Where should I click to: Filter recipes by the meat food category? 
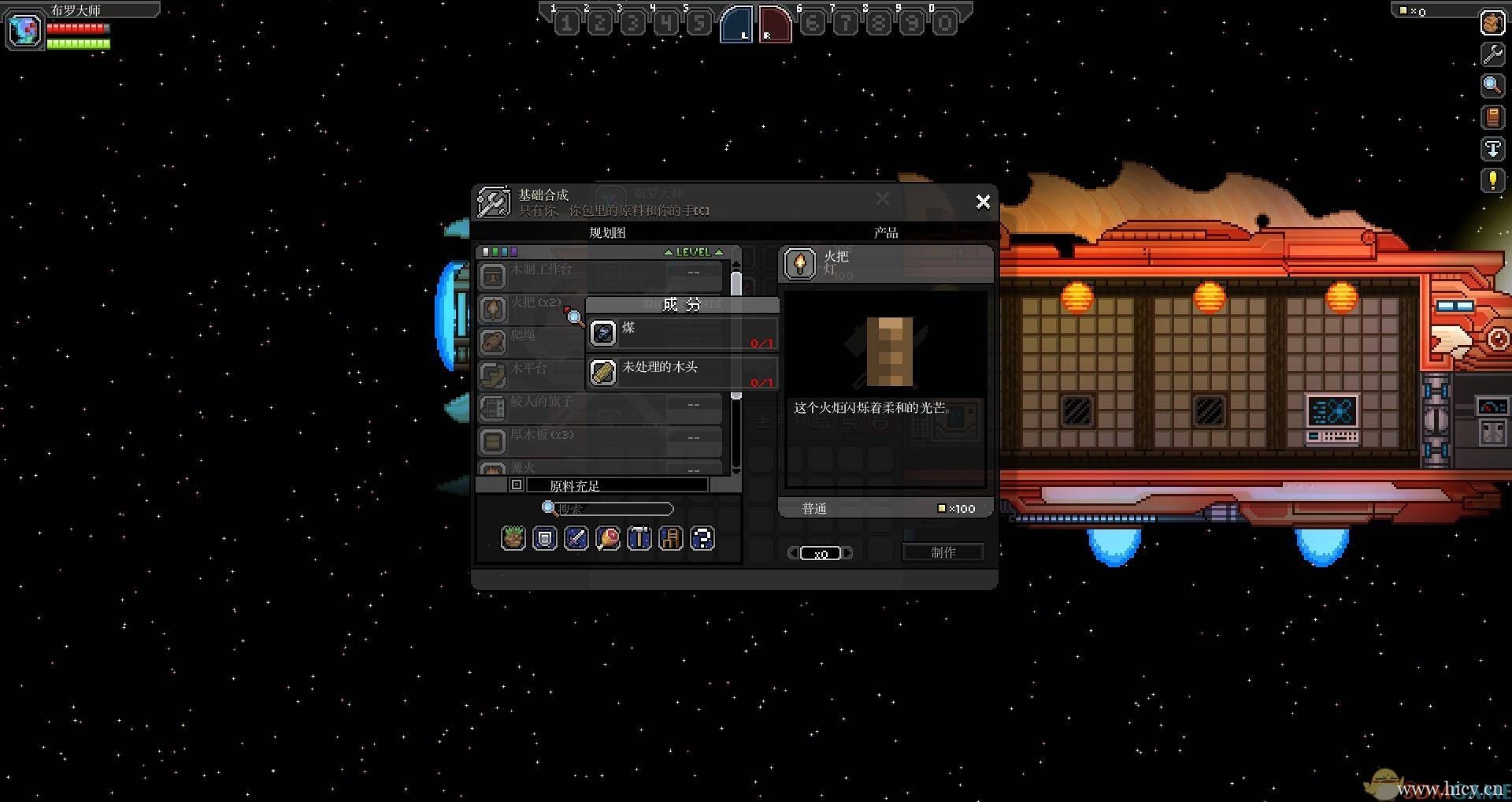pos(607,538)
